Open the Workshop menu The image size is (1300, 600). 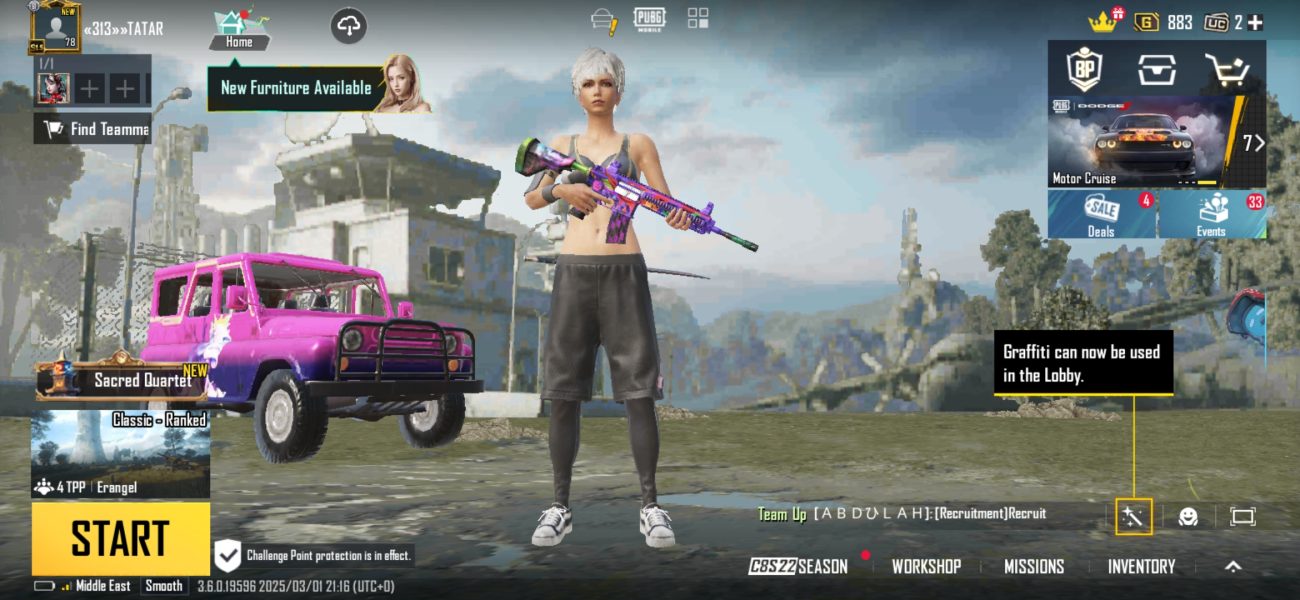point(926,566)
